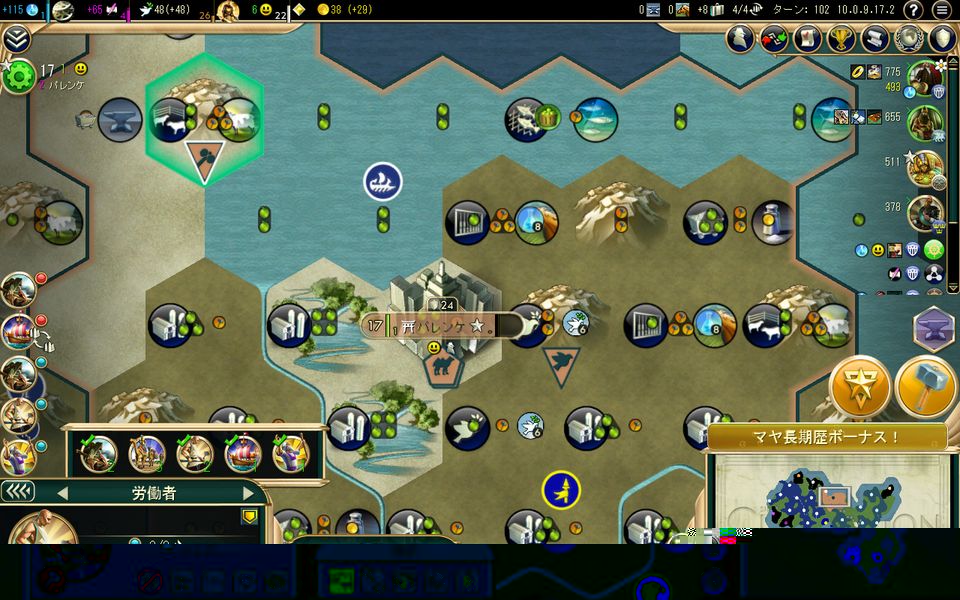Click the Maya Long Count bonus notification
The width and height of the screenshot is (960, 600).
(x=827, y=437)
